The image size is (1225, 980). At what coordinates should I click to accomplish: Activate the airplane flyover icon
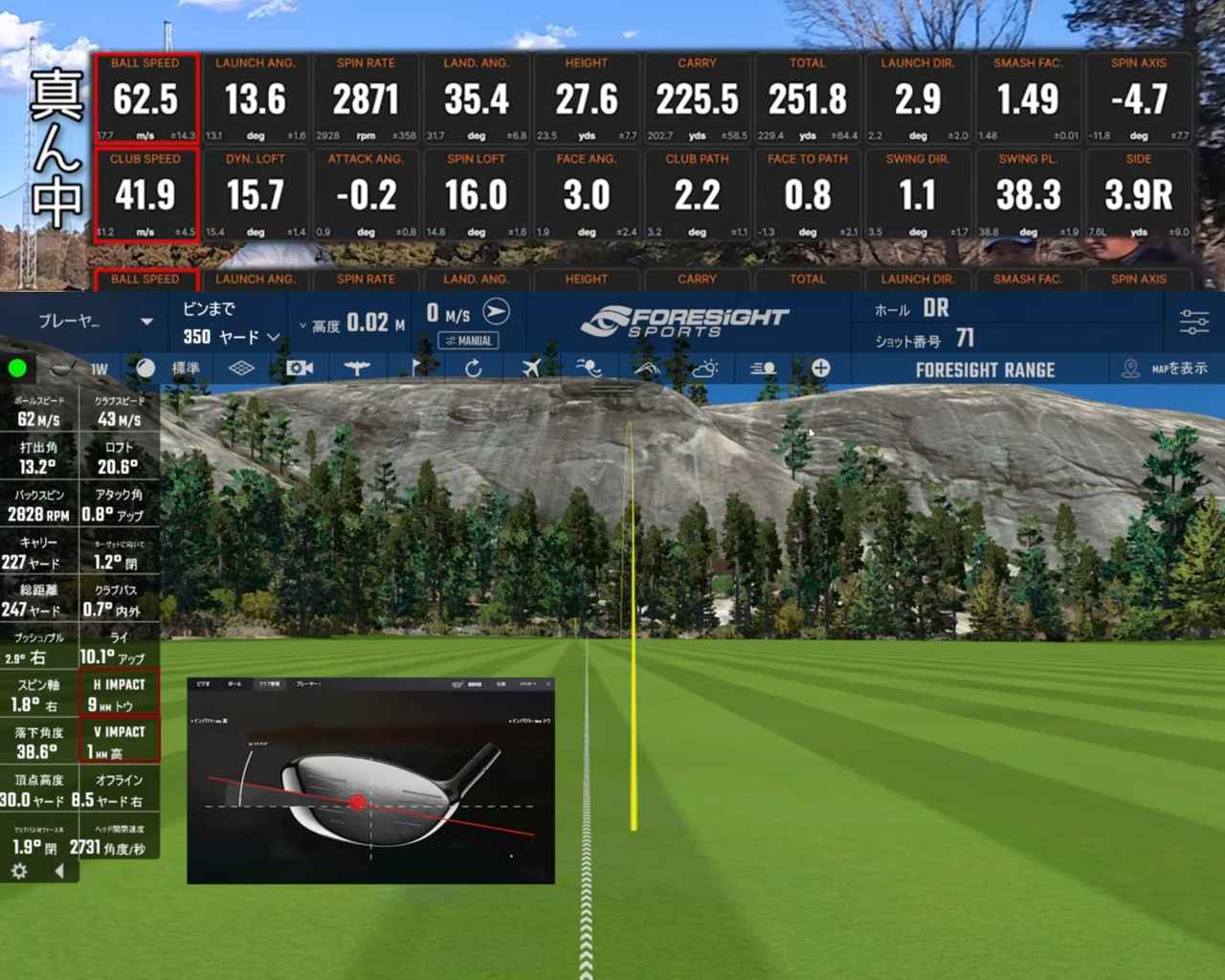point(531,368)
